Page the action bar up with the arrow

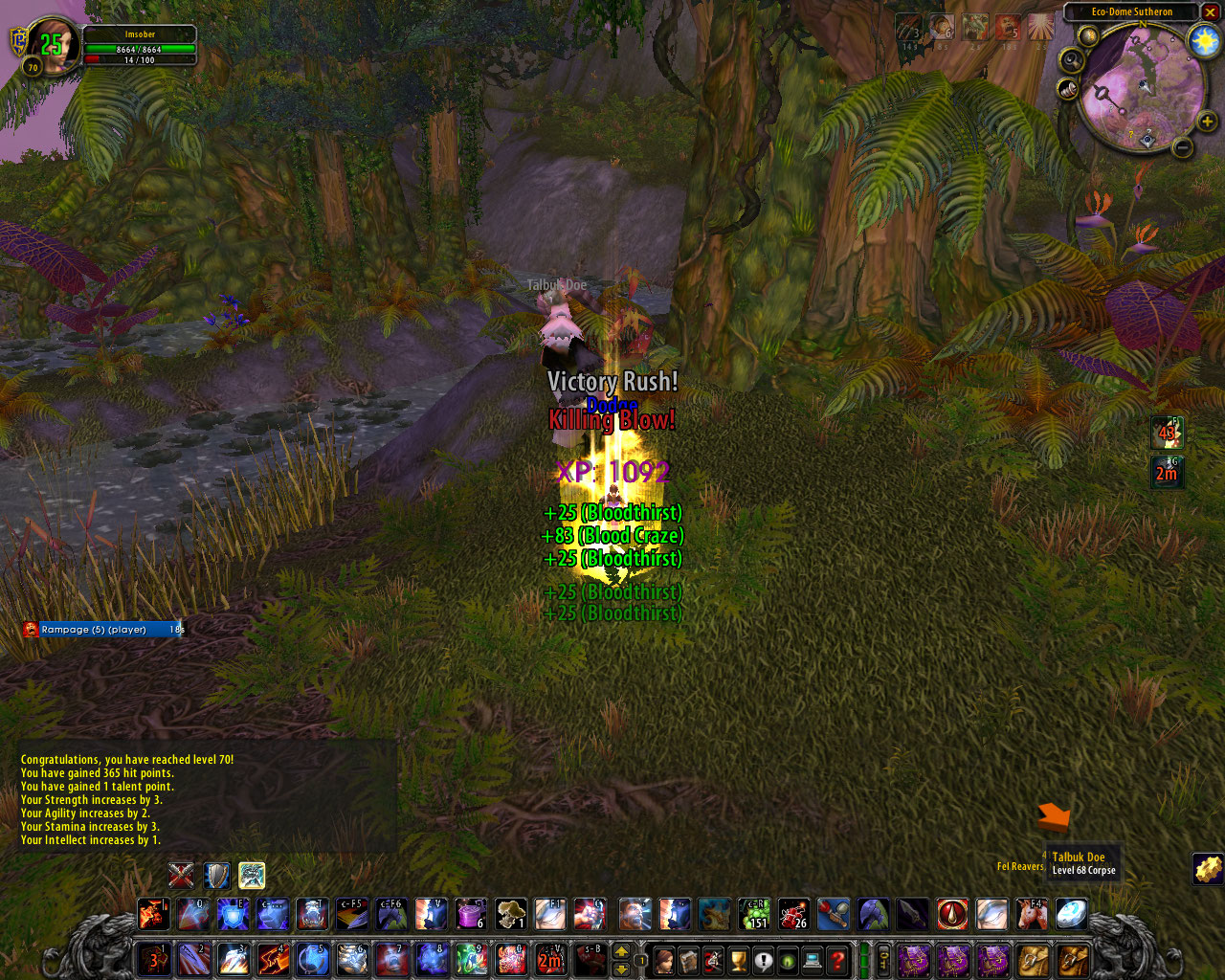pyautogui.click(x=621, y=951)
